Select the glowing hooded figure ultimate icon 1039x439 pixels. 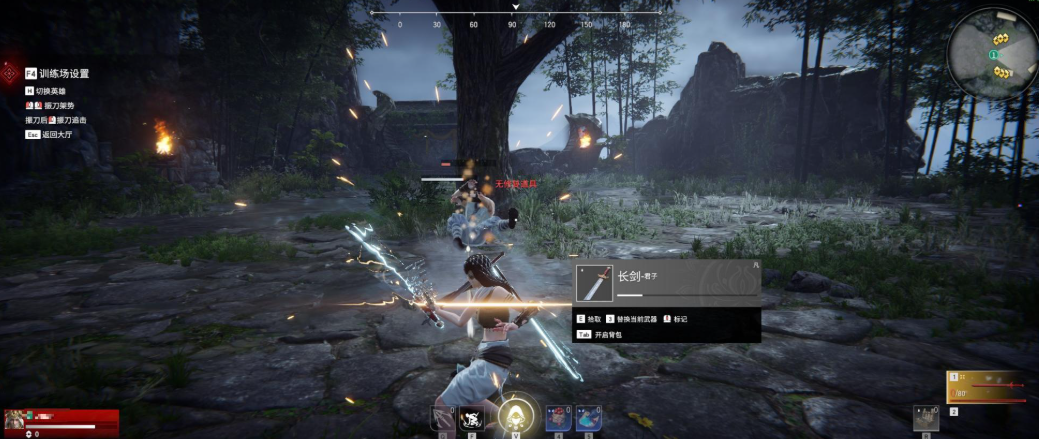[516, 414]
